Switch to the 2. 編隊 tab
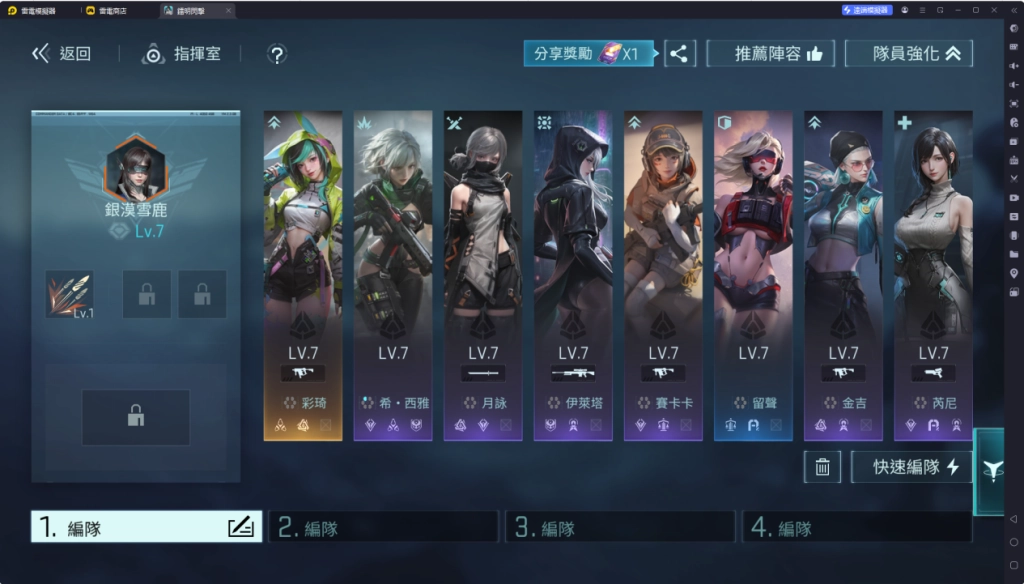Screen dimensions: 1024x584 point(384,528)
